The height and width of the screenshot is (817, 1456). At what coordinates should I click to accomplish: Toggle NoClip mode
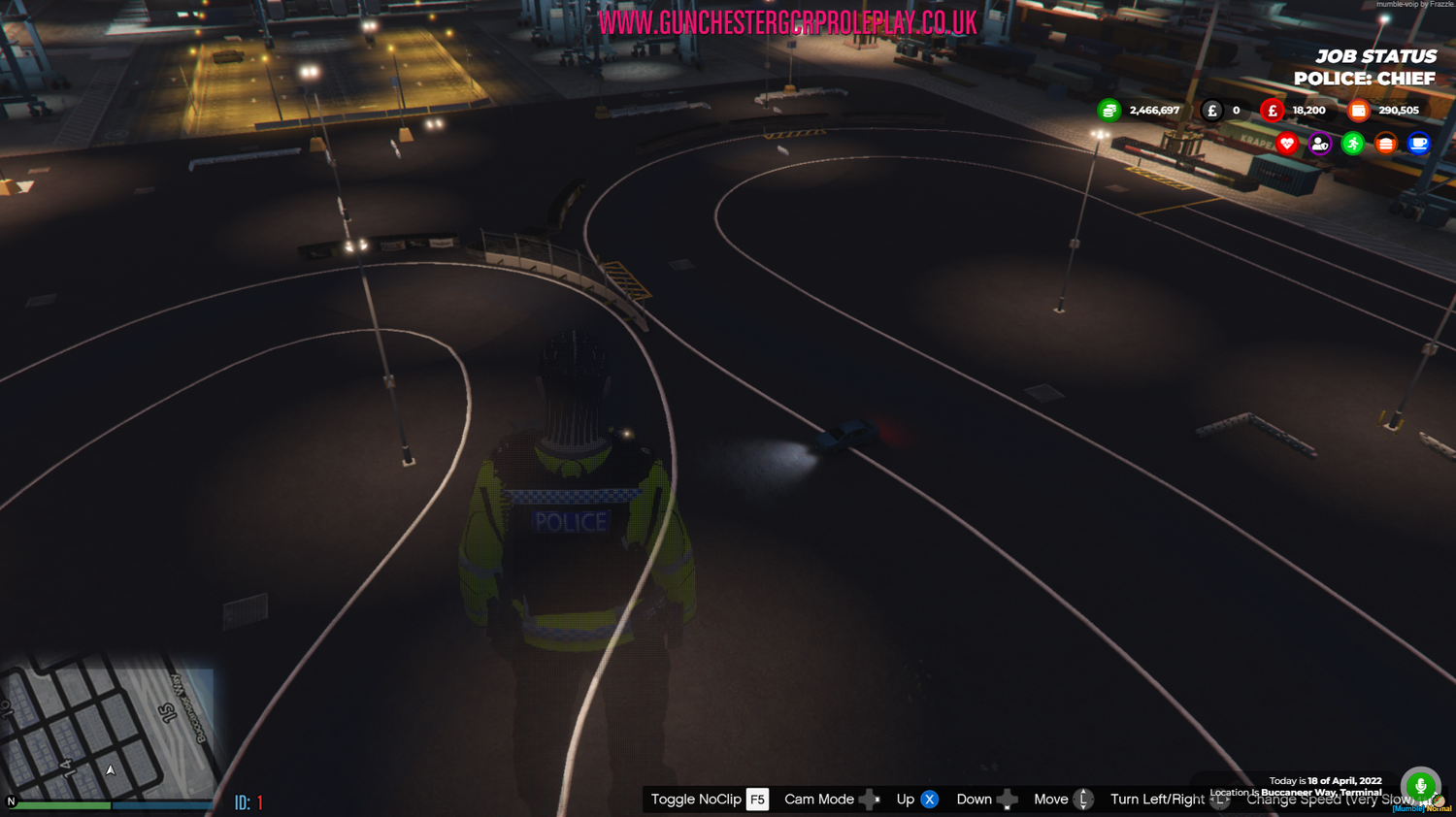tap(708, 799)
